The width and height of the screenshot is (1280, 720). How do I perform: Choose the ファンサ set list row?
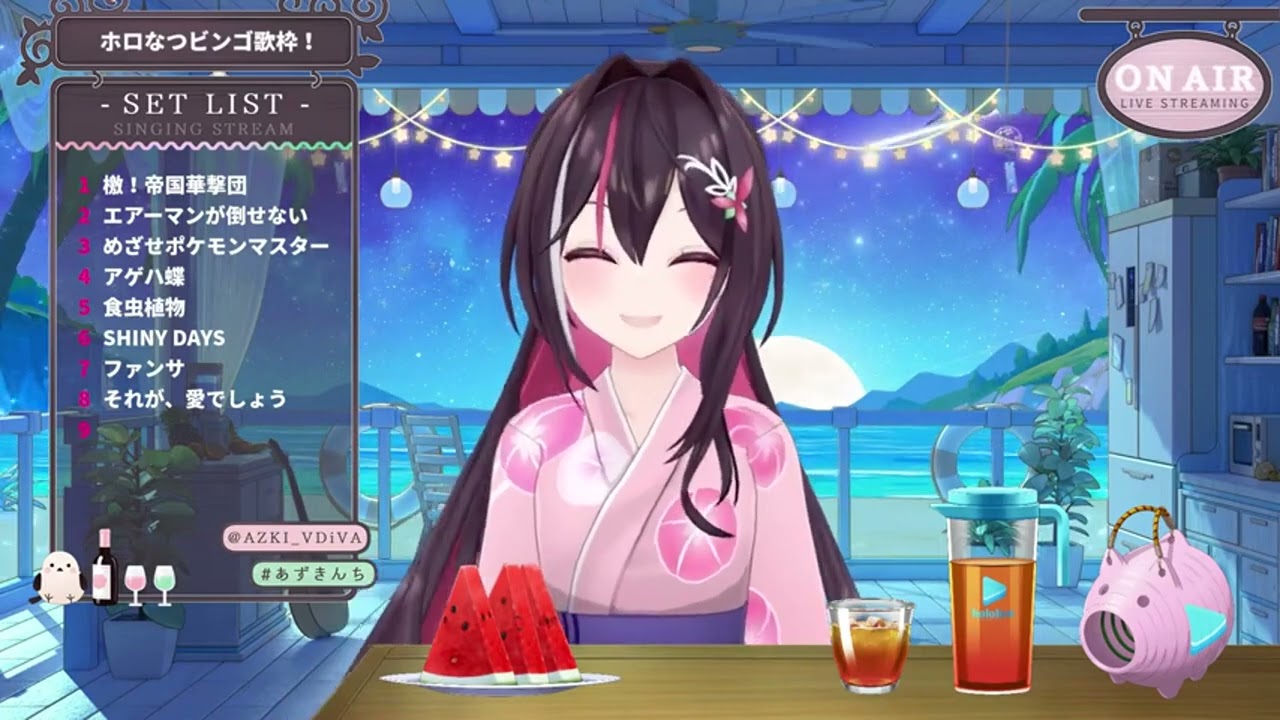point(143,368)
